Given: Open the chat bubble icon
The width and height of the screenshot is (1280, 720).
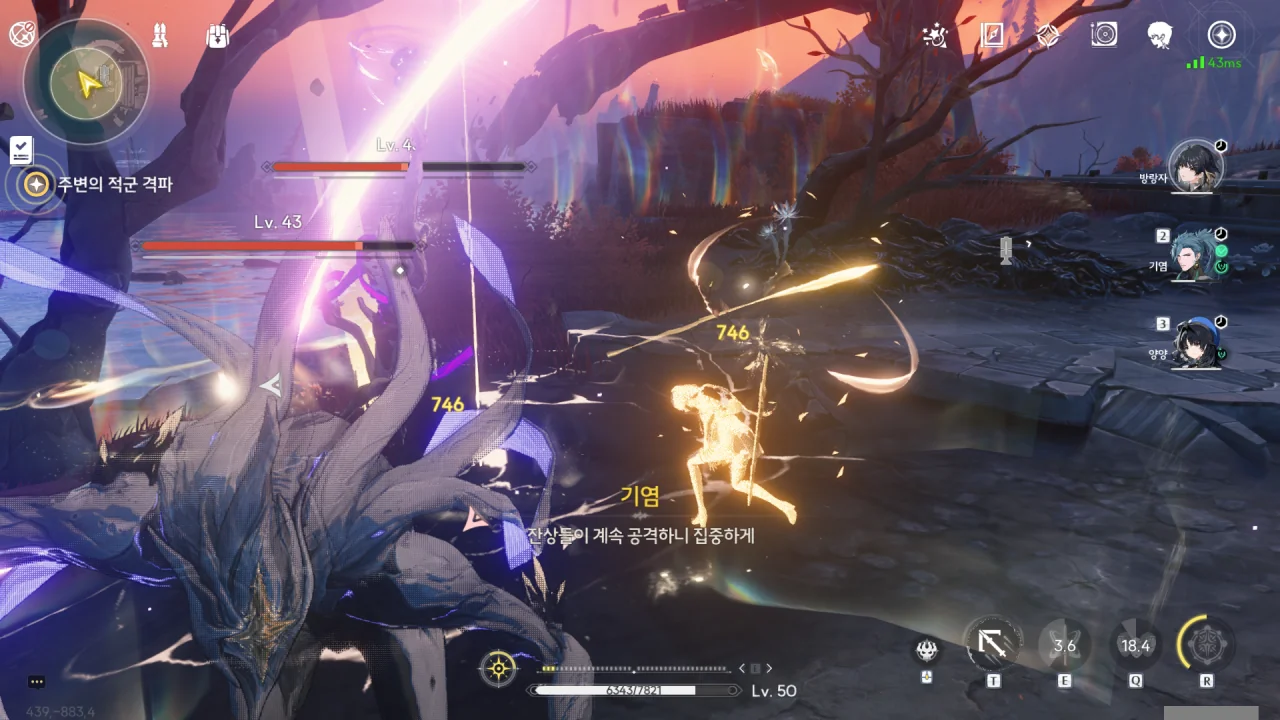Looking at the screenshot, I should tap(37, 682).
